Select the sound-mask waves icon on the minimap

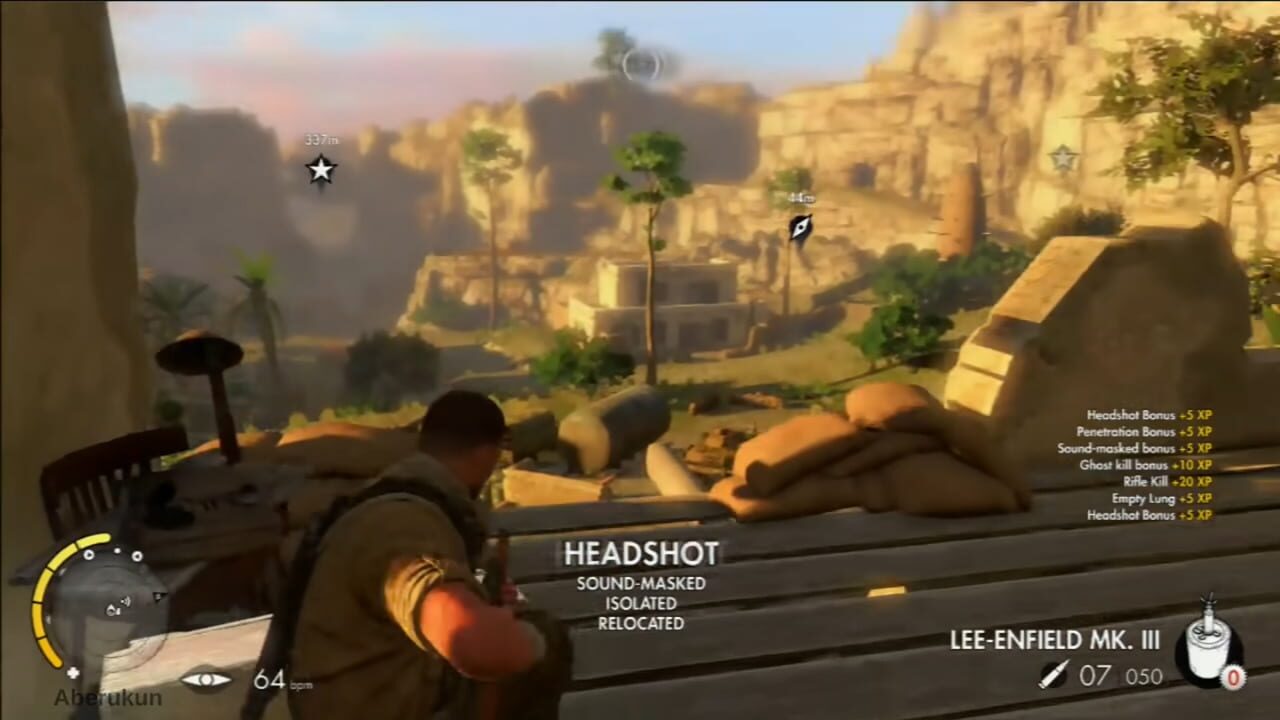point(125,601)
